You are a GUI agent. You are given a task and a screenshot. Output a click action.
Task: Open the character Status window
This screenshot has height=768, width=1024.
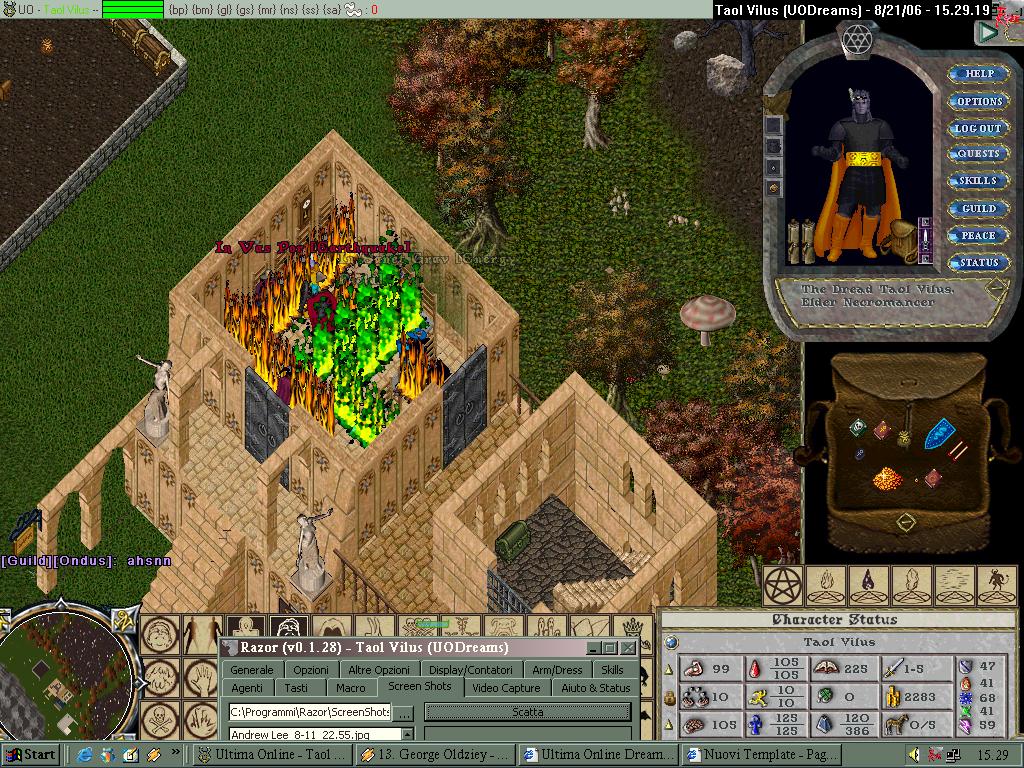click(x=978, y=262)
